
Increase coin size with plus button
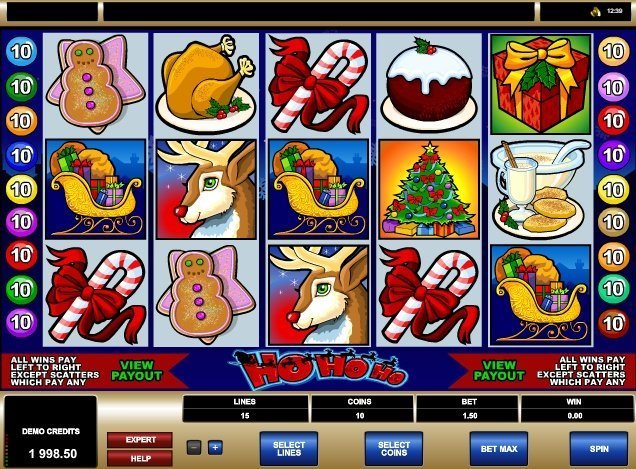click(215, 446)
